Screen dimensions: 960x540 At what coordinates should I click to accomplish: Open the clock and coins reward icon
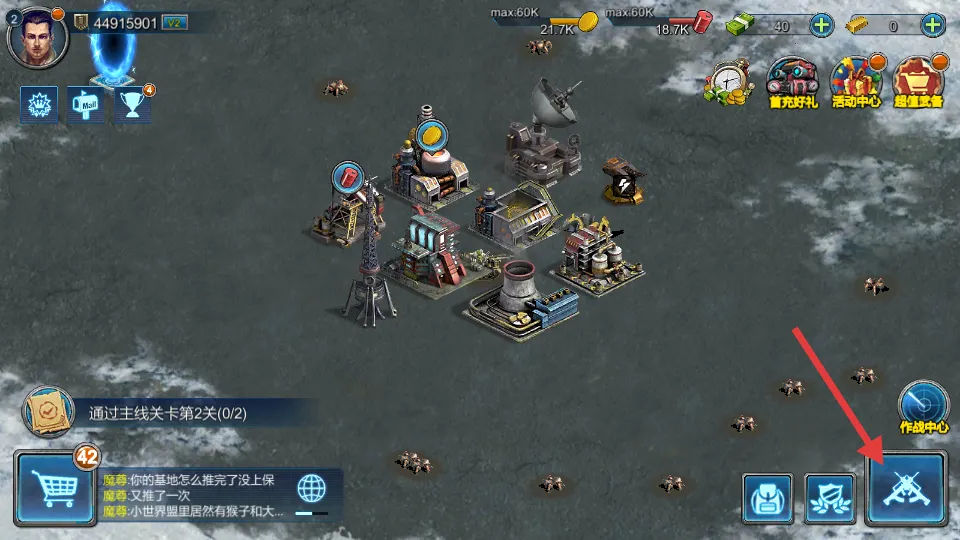coord(728,82)
